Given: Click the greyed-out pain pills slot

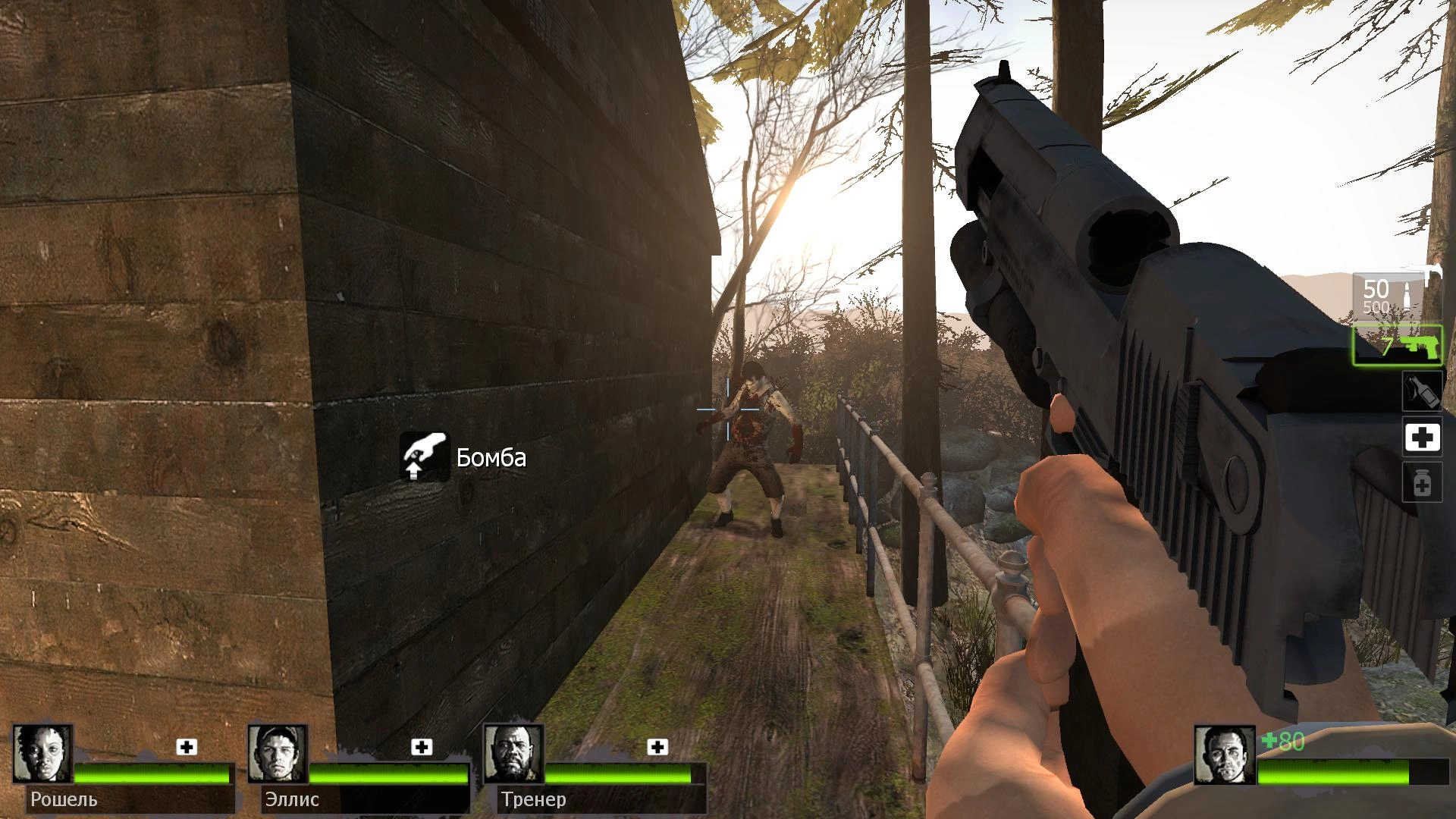Looking at the screenshot, I should (x=1422, y=483).
